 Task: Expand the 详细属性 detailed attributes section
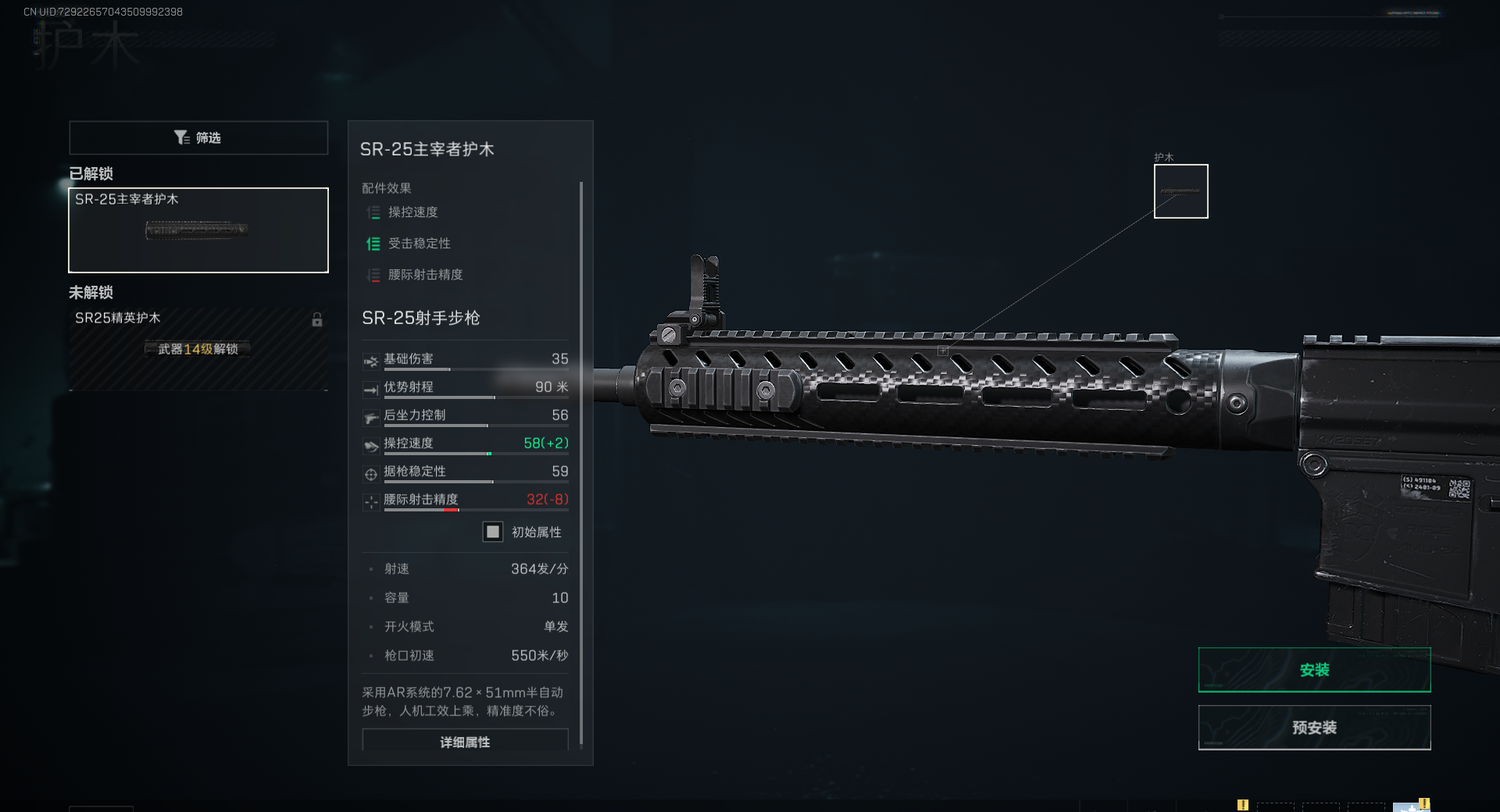465,742
